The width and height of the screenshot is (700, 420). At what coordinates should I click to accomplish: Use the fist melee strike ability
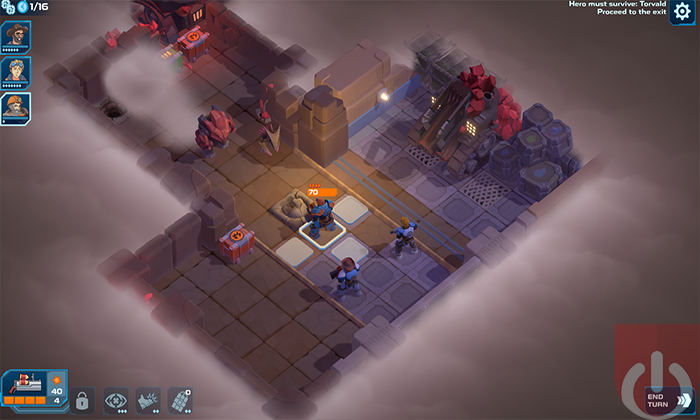click(x=148, y=398)
